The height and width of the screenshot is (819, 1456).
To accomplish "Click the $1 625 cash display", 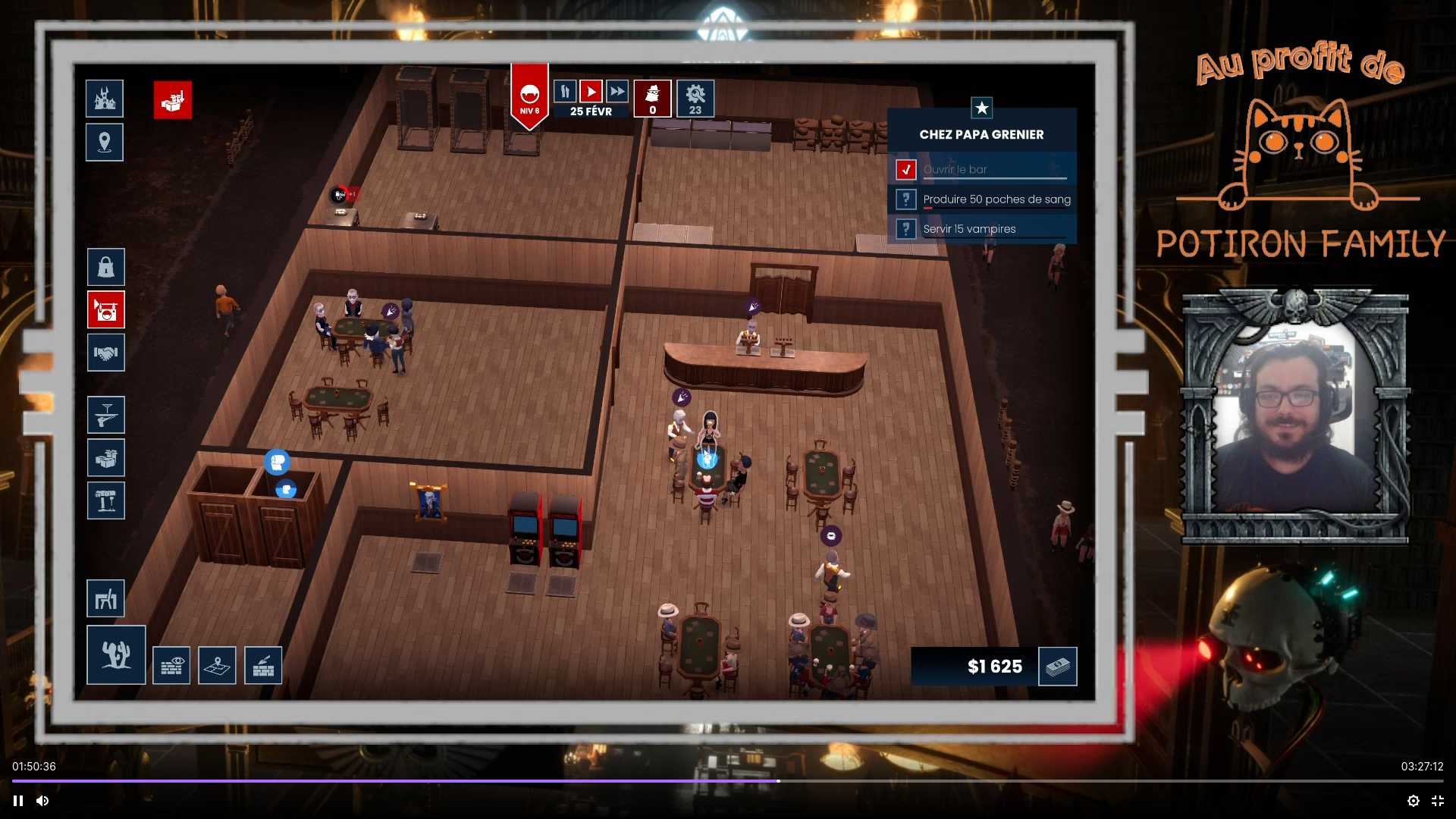I will coord(994,667).
